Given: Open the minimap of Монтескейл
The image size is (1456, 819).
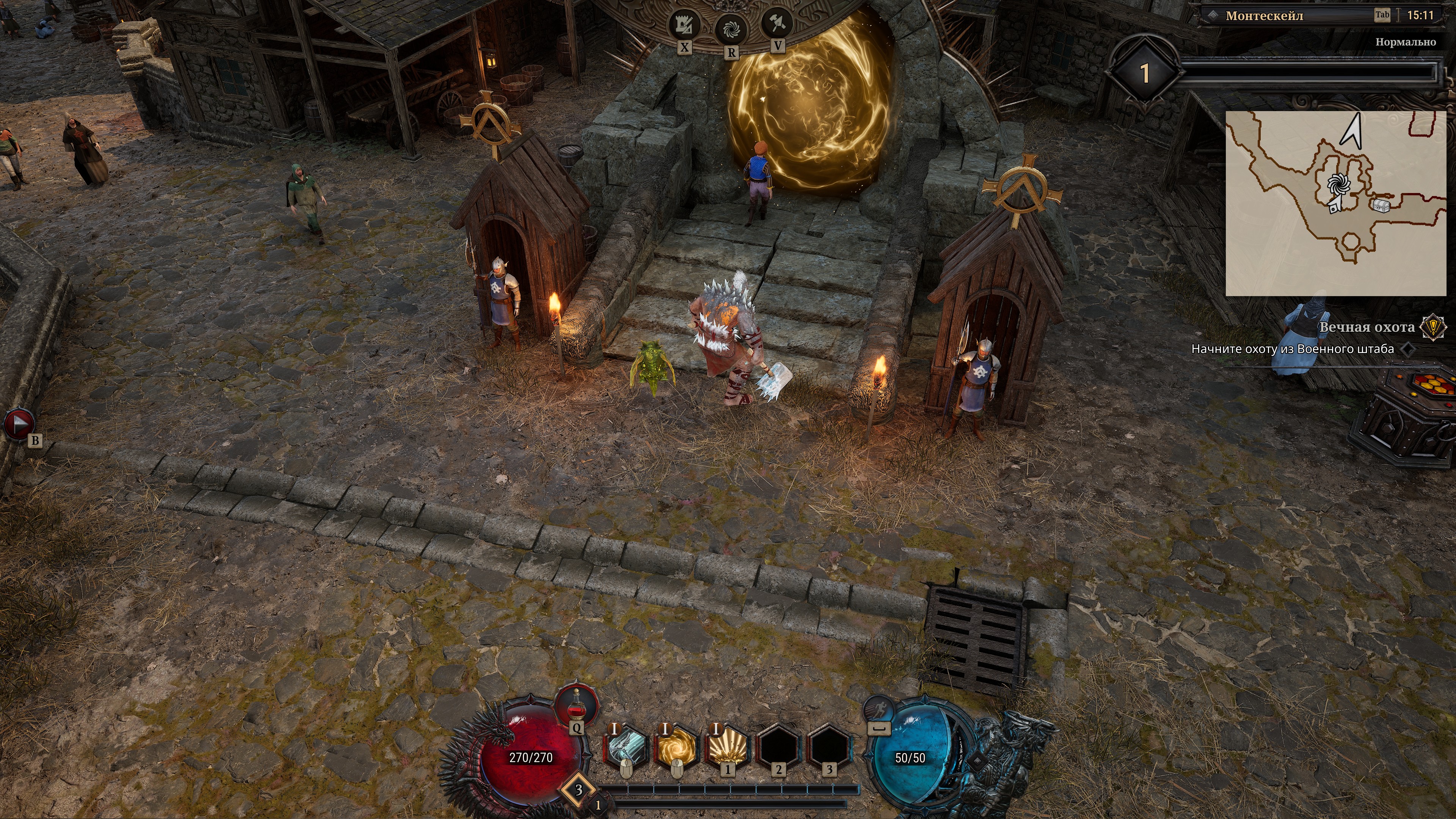Looking at the screenshot, I should 1335,204.
